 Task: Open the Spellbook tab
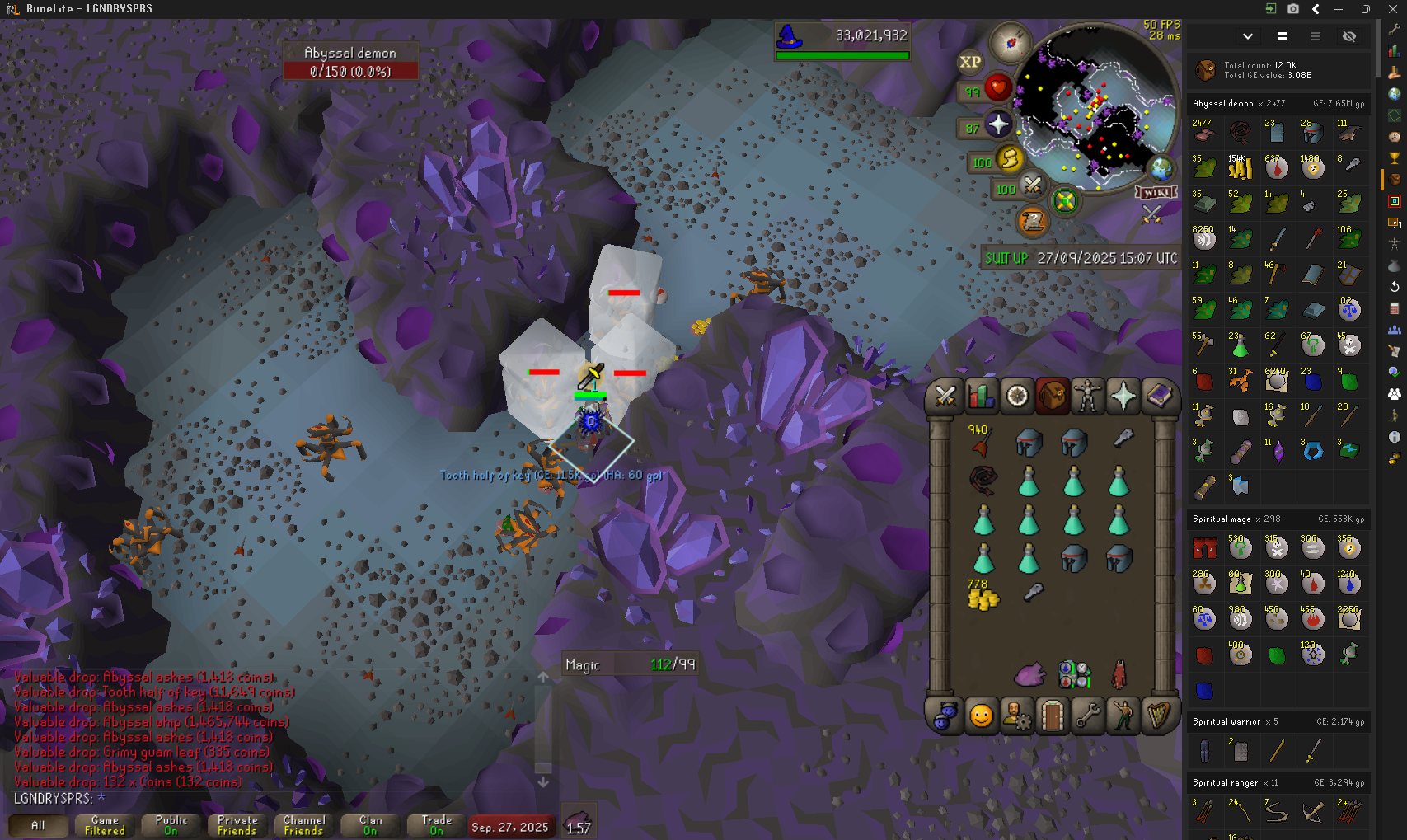(1159, 397)
